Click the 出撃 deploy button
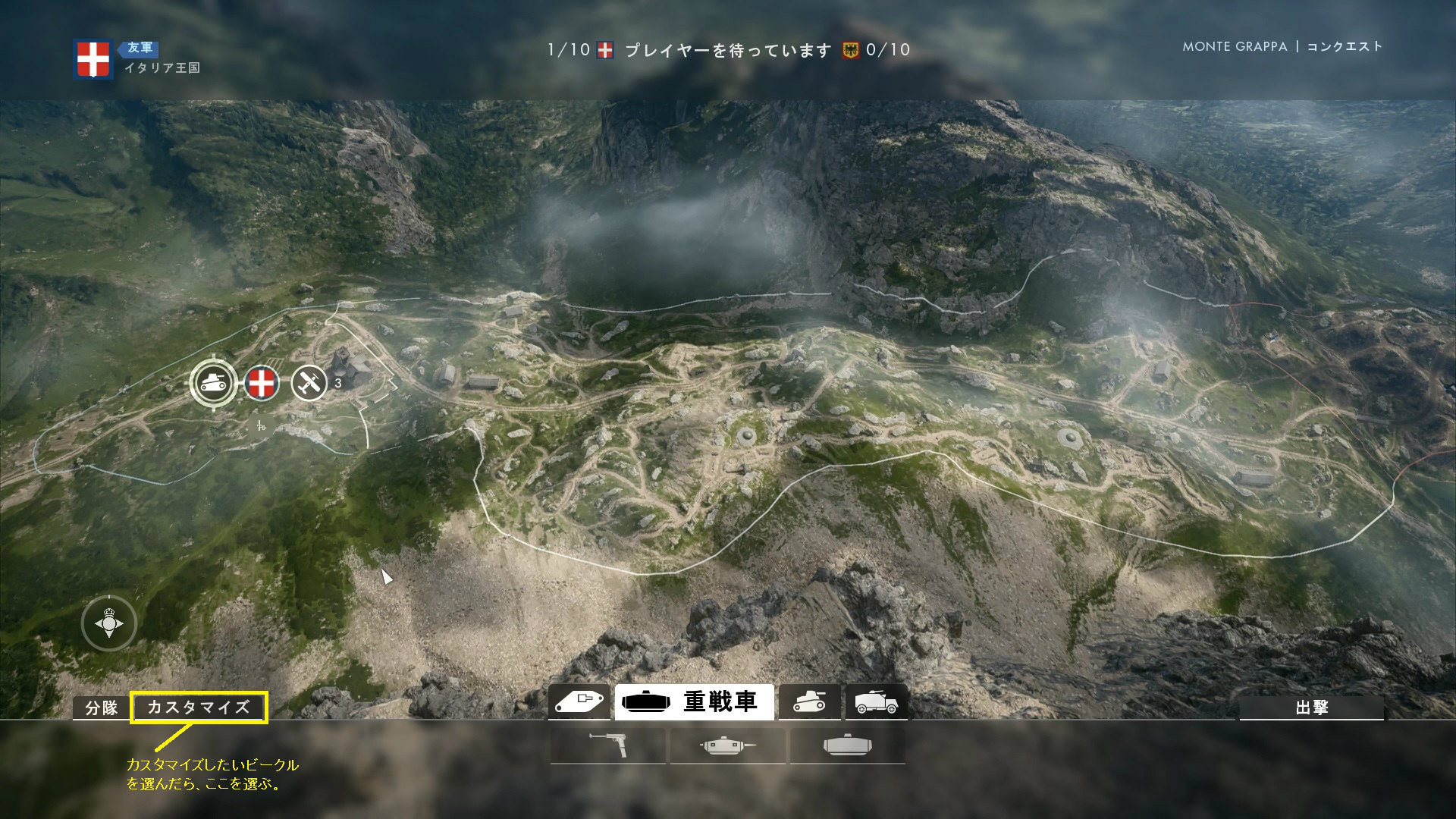The image size is (1456, 819). (x=1311, y=708)
